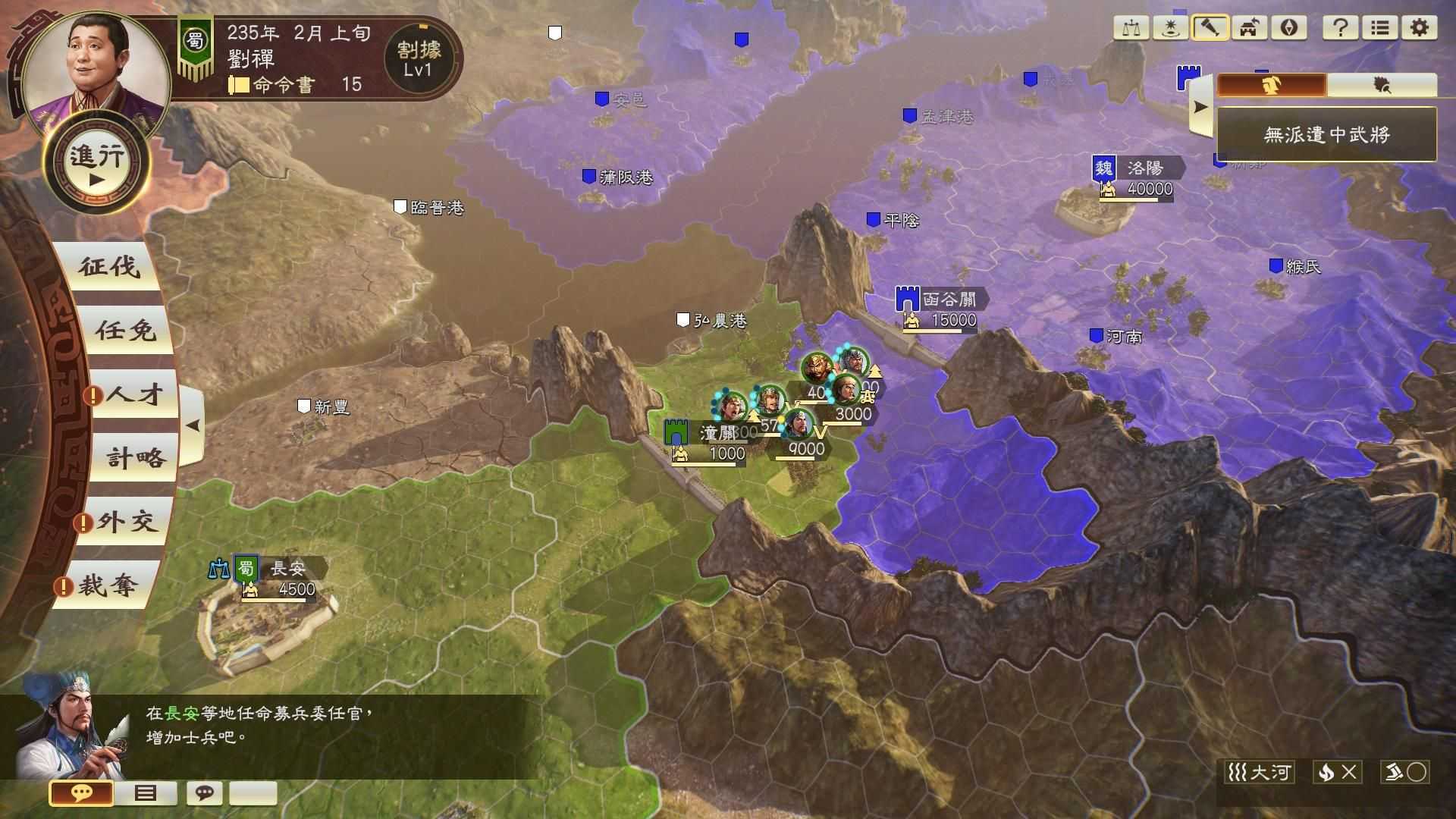Open the 目 log tab at bottom left
Viewport: 1456px width, 819px height.
tap(144, 794)
